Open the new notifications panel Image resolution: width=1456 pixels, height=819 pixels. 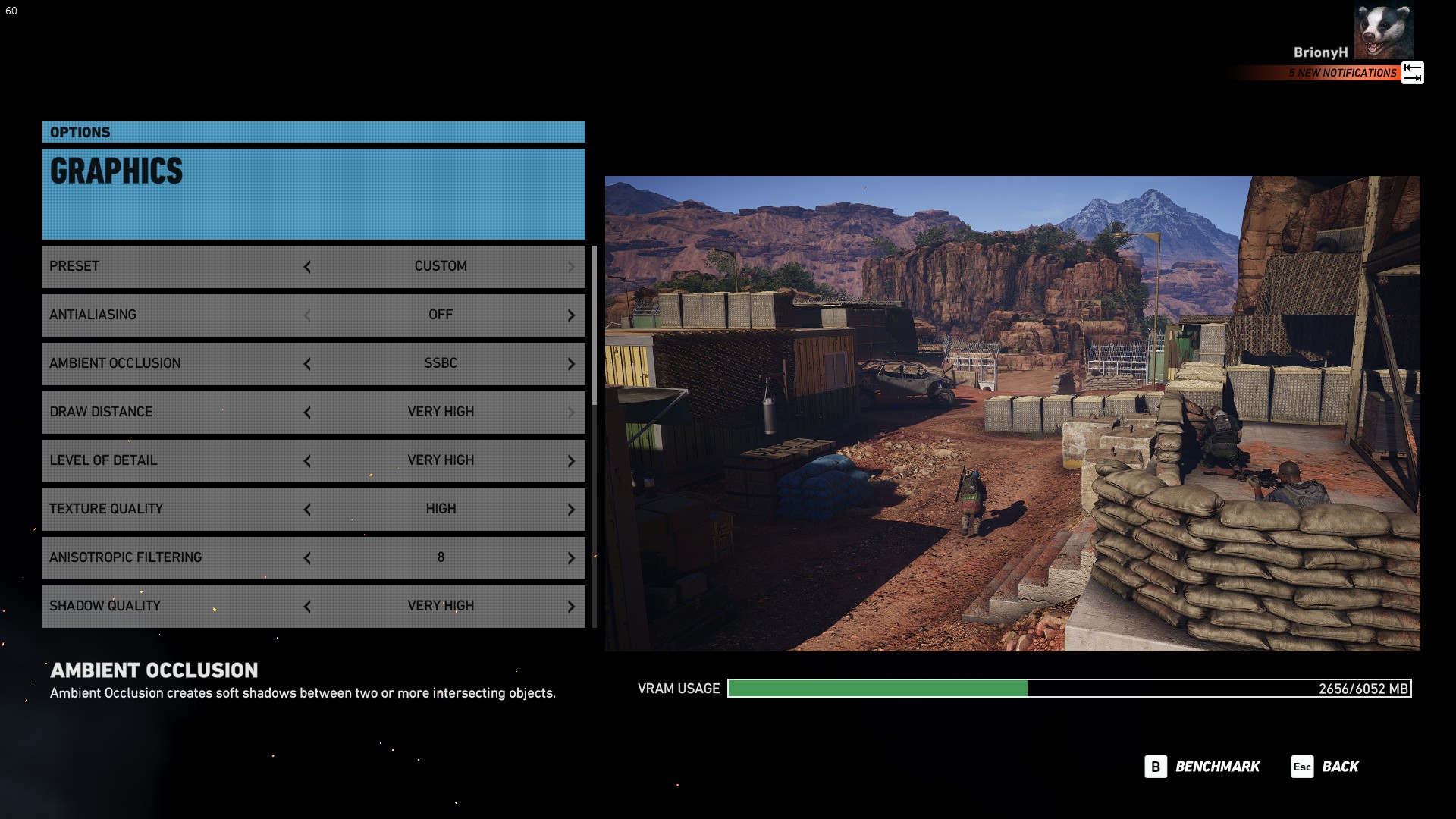coord(1342,73)
